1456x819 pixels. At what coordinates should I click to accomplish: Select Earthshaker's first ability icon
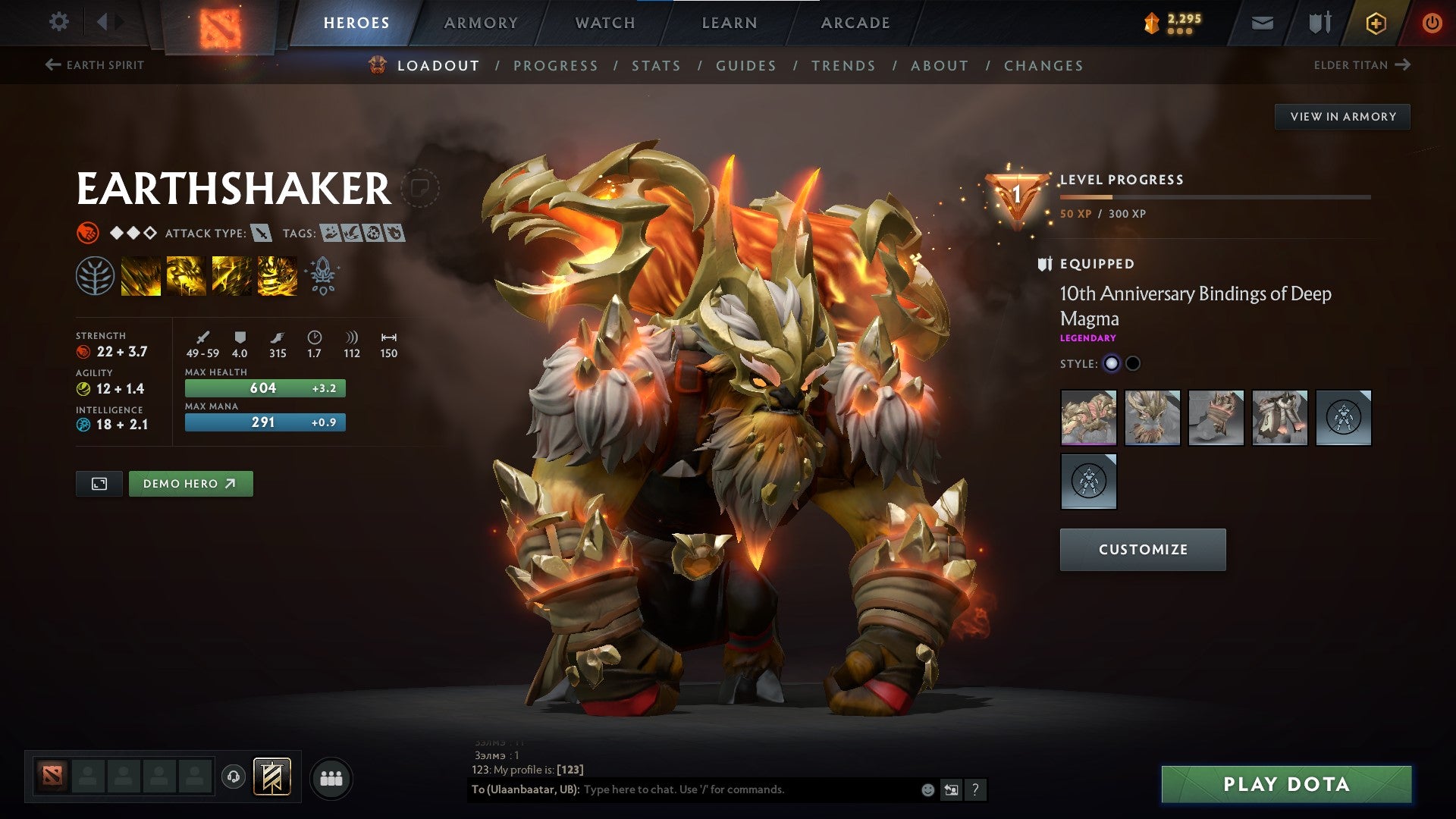(x=140, y=275)
